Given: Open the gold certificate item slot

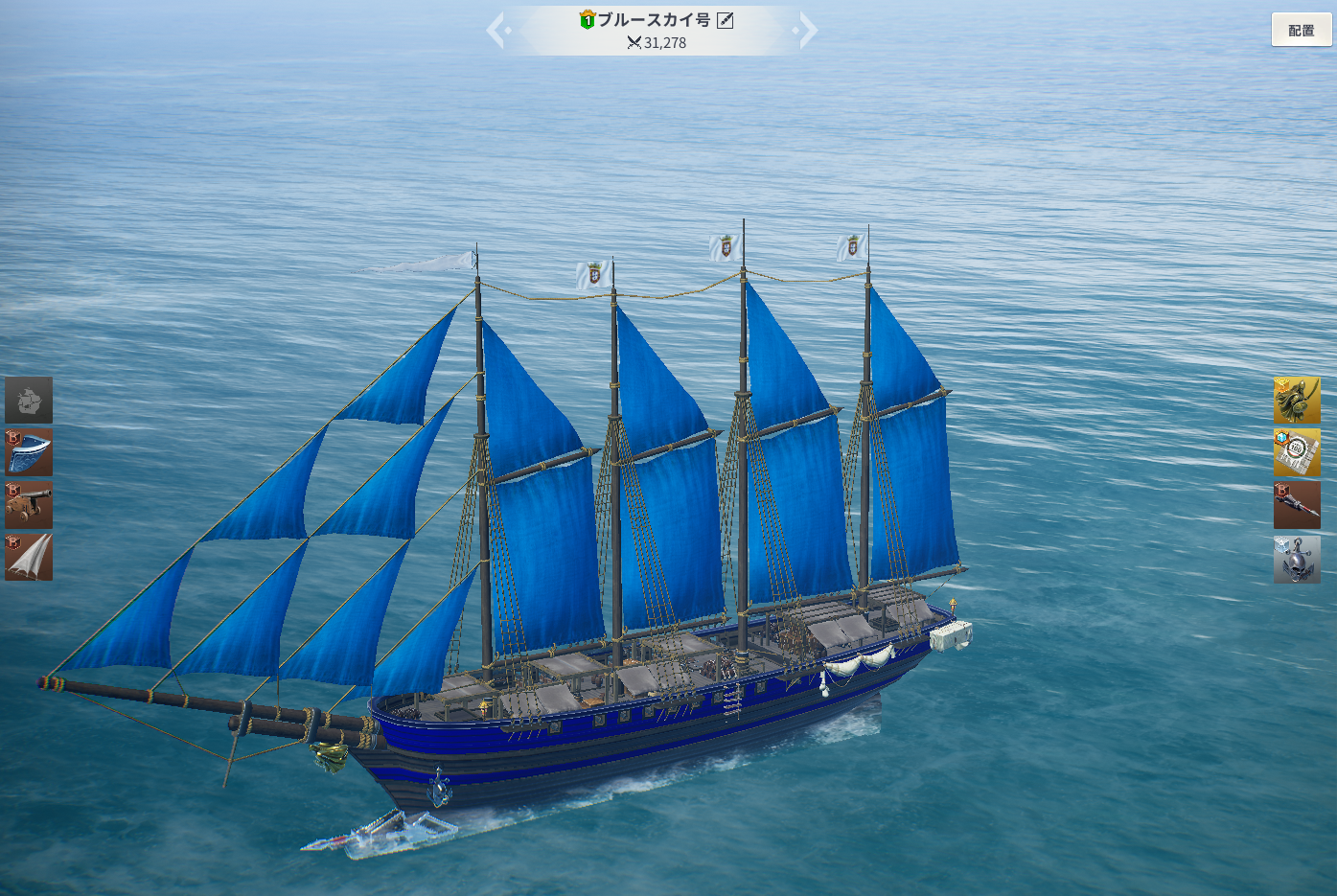Looking at the screenshot, I should (1297, 452).
